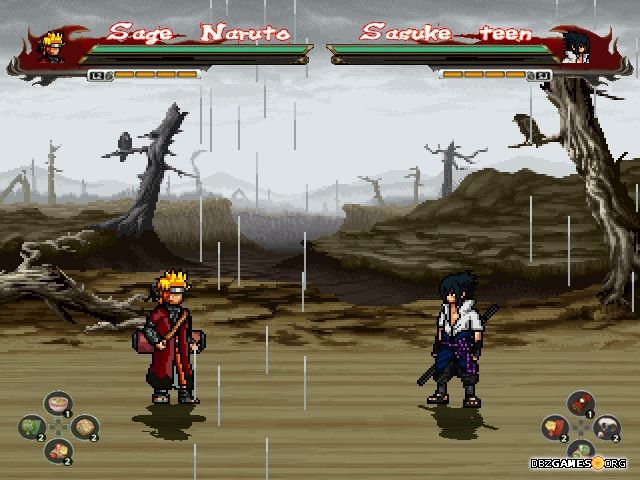Viewport: 640px width, 480px height.
Task: Use the red and yellow food item
Action: coord(58,450)
